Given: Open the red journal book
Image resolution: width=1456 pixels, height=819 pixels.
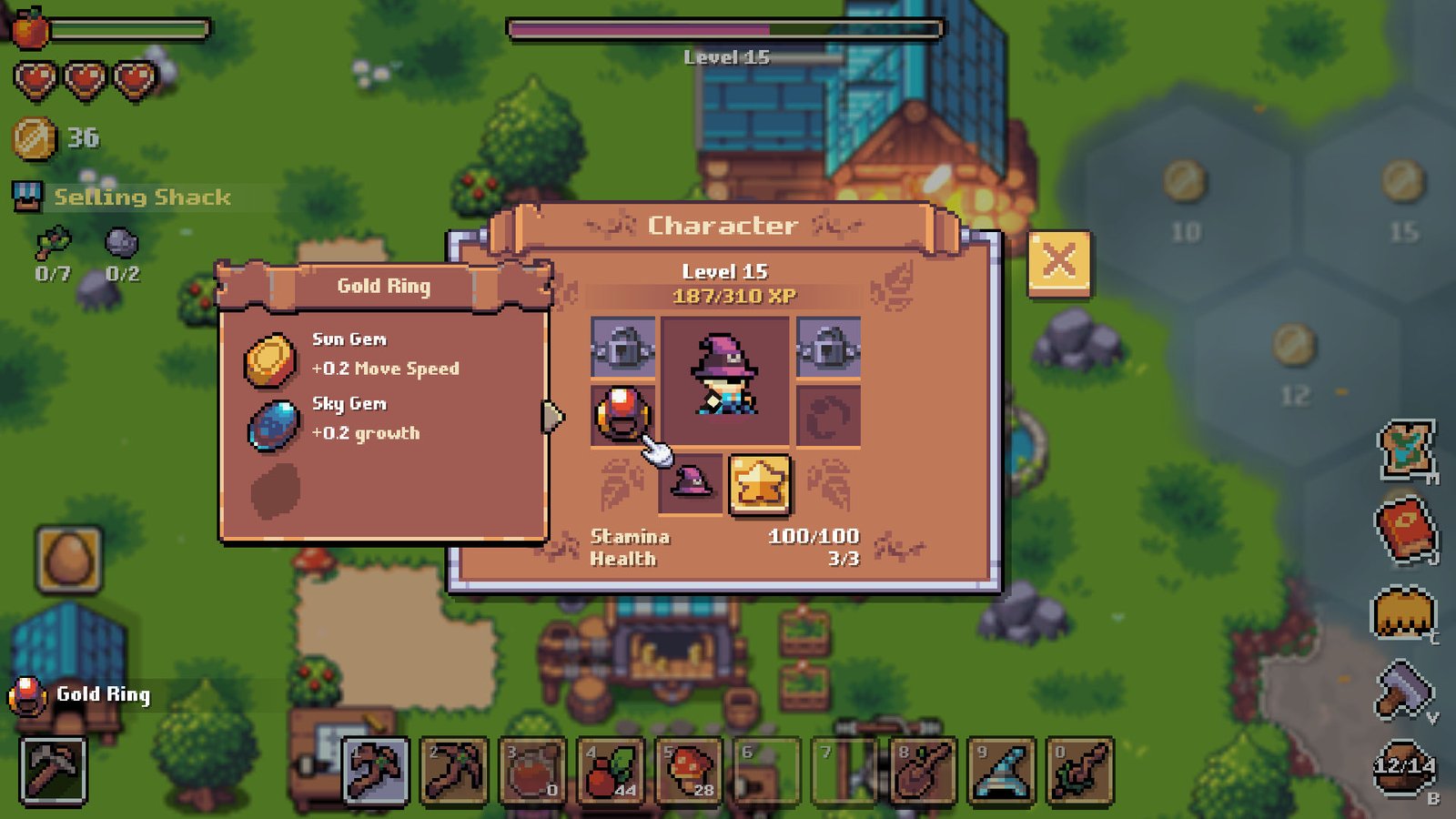Looking at the screenshot, I should (x=1405, y=529).
